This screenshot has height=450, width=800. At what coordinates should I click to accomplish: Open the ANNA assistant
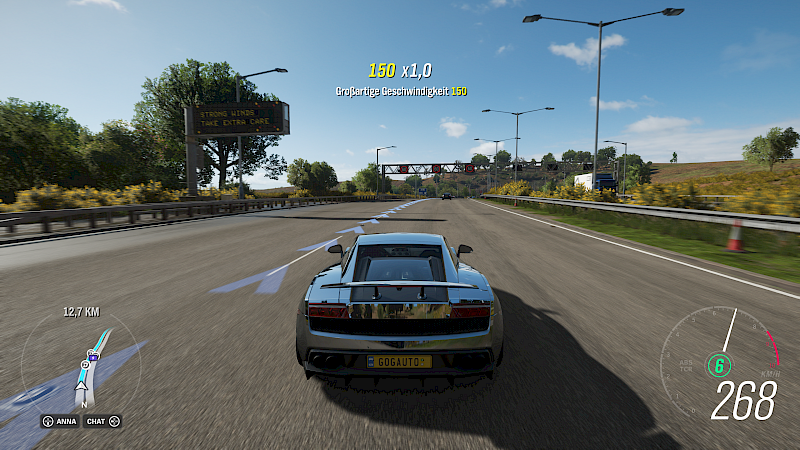[x=60, y=421]
